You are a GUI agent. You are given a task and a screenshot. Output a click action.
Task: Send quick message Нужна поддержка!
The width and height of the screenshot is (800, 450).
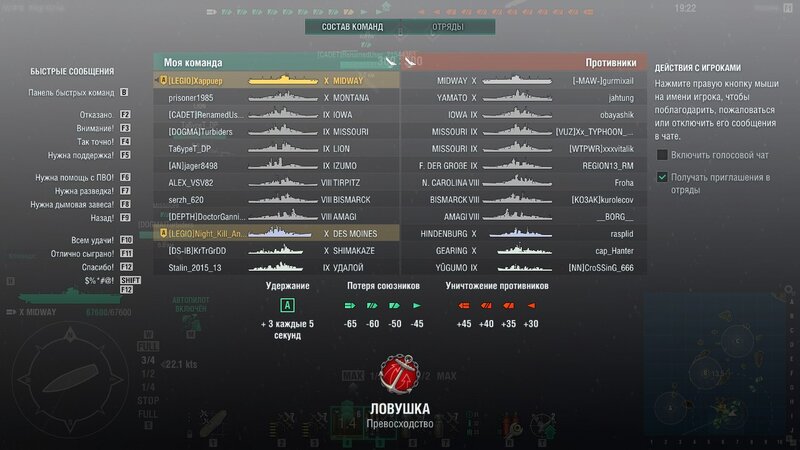69,156
